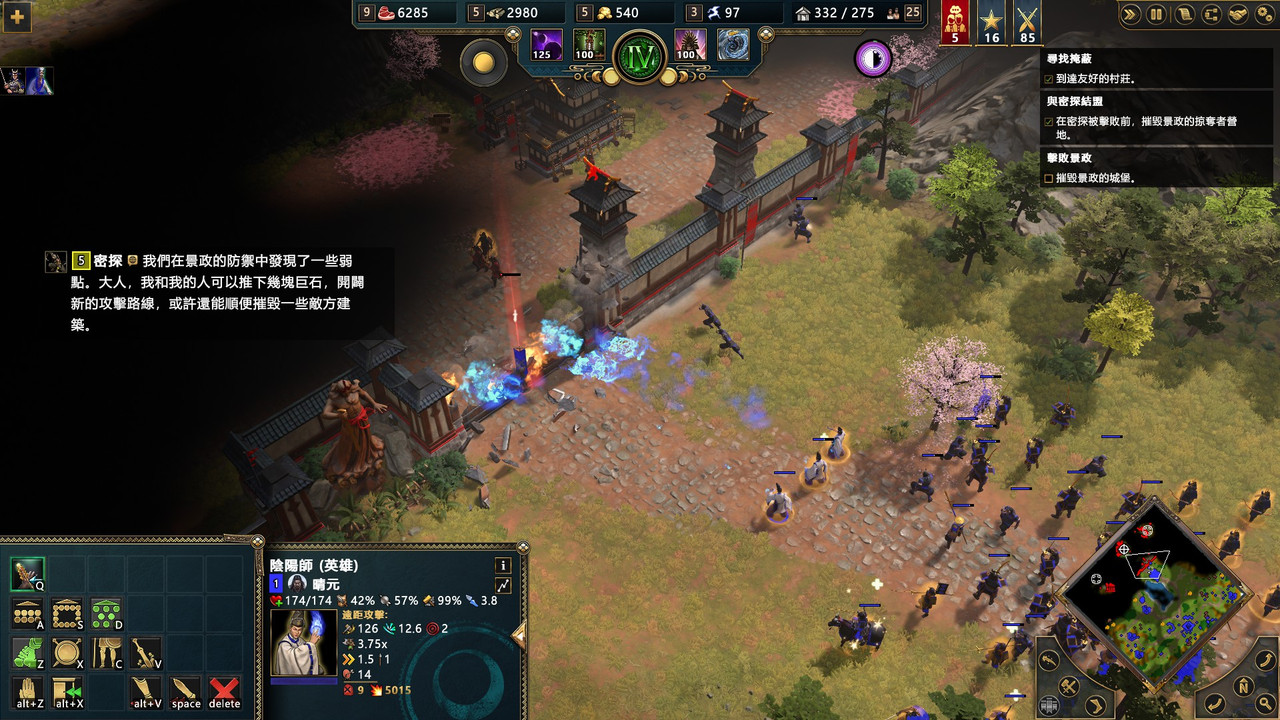The image size is (1280, 720).
Task: Select the gold star heroes banner
Action: click(x=991, y=22)
